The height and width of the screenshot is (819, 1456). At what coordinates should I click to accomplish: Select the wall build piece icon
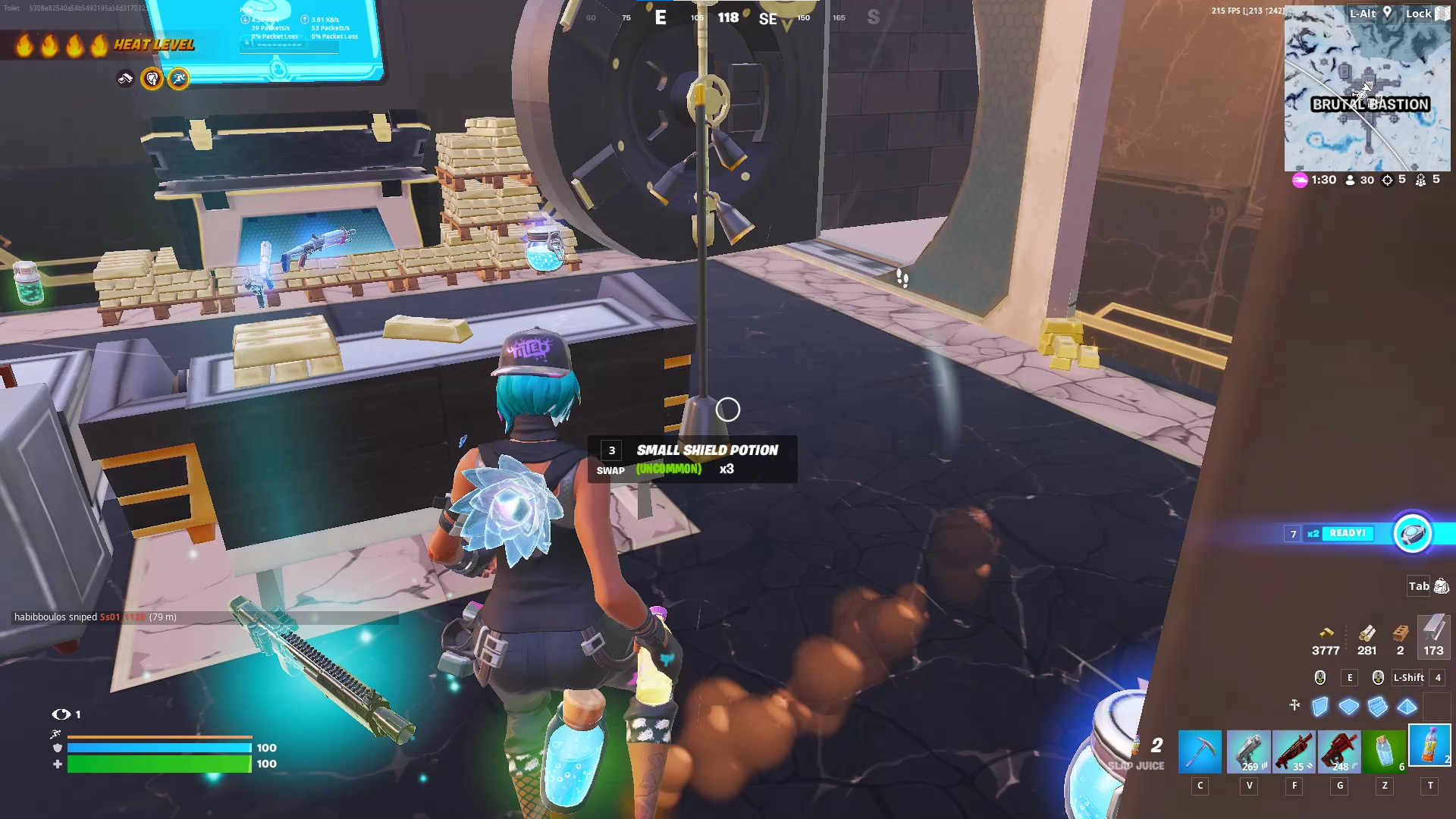click(1319, 707)
